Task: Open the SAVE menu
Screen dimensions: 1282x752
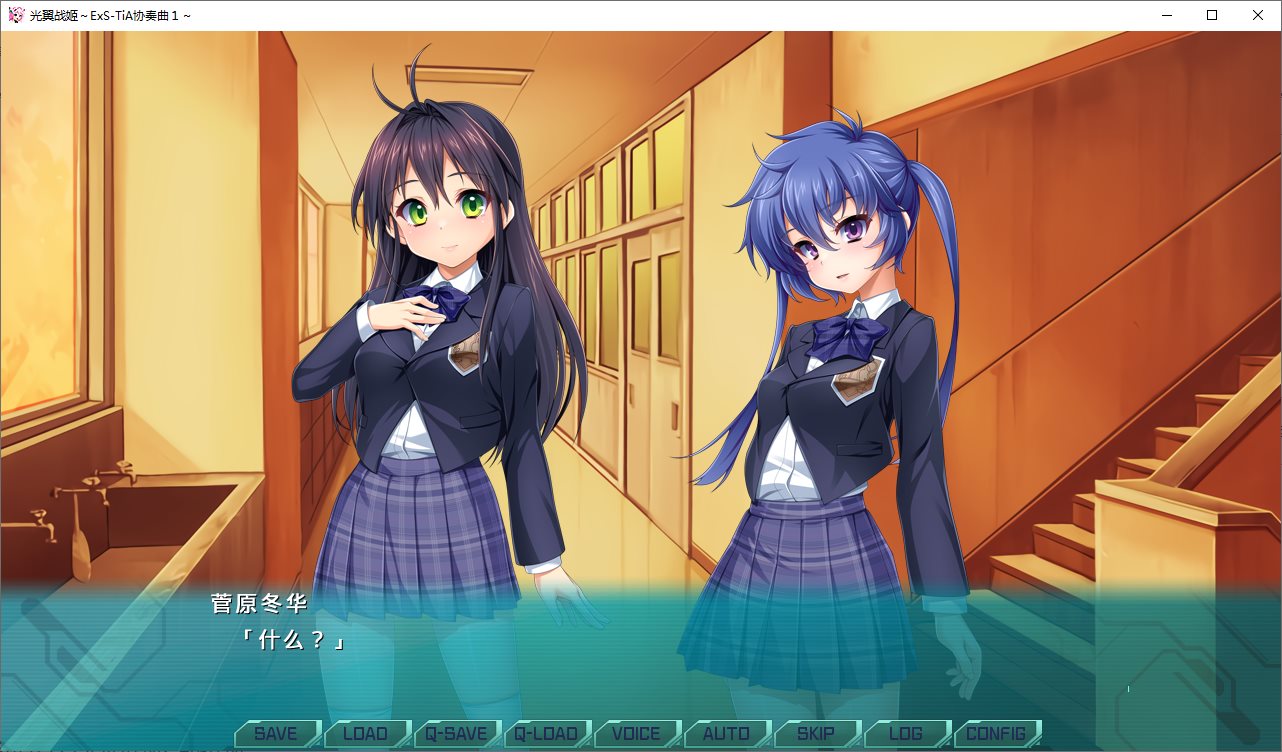Action: [276, 733]
